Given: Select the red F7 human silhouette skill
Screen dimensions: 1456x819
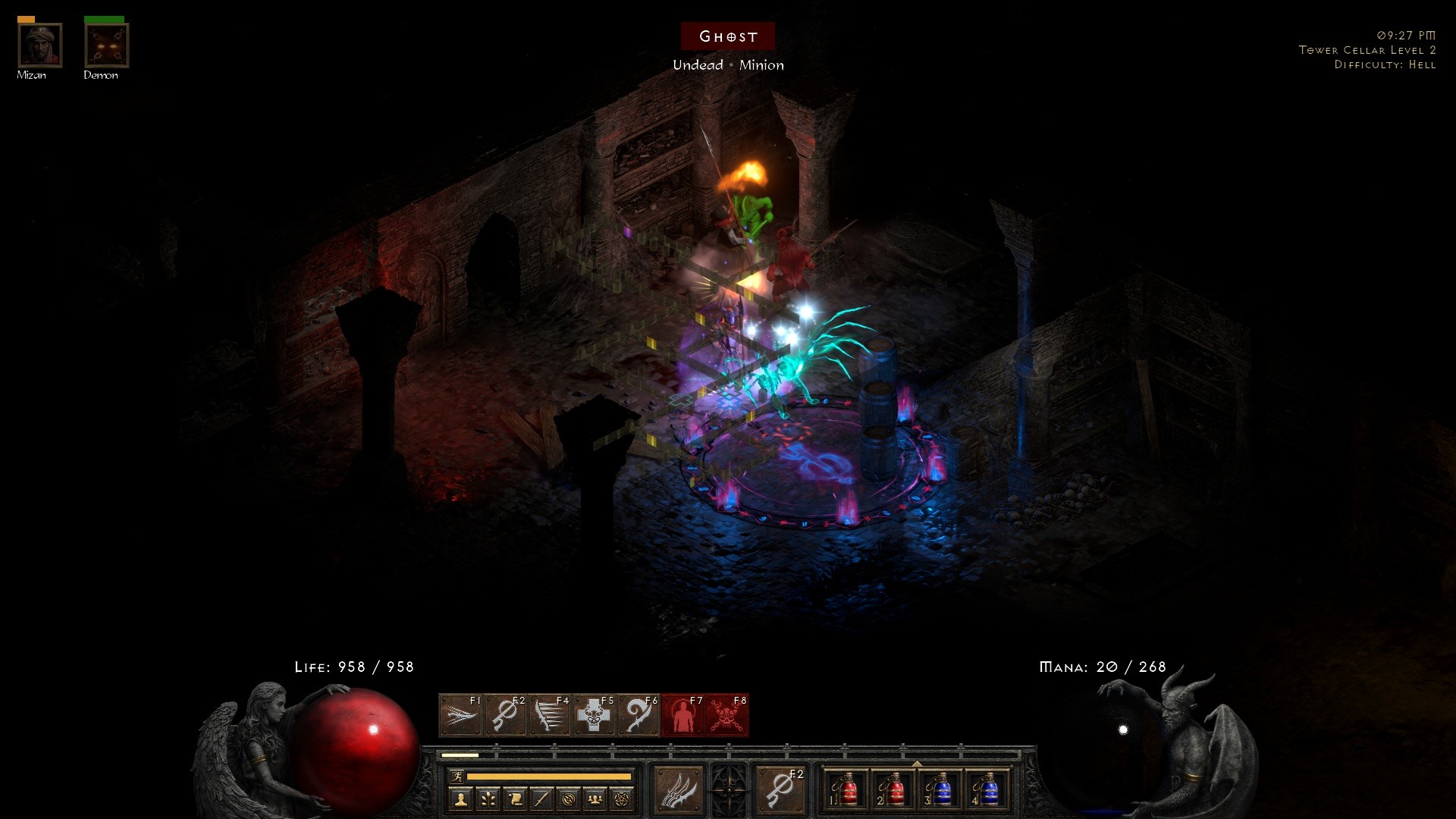Looking at the screenshot, I should coord(682,715).
